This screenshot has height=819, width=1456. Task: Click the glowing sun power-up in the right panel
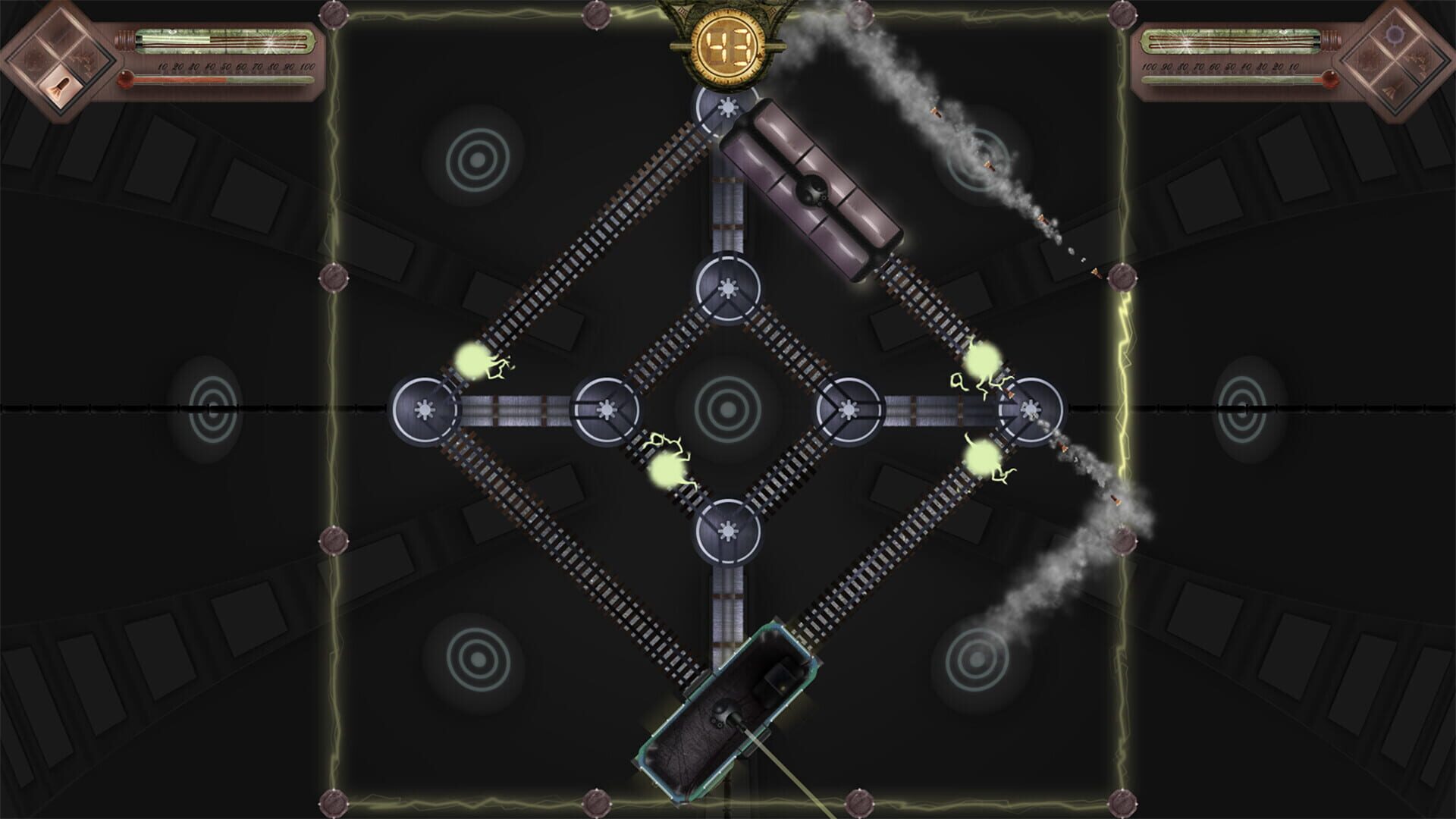1395,34
